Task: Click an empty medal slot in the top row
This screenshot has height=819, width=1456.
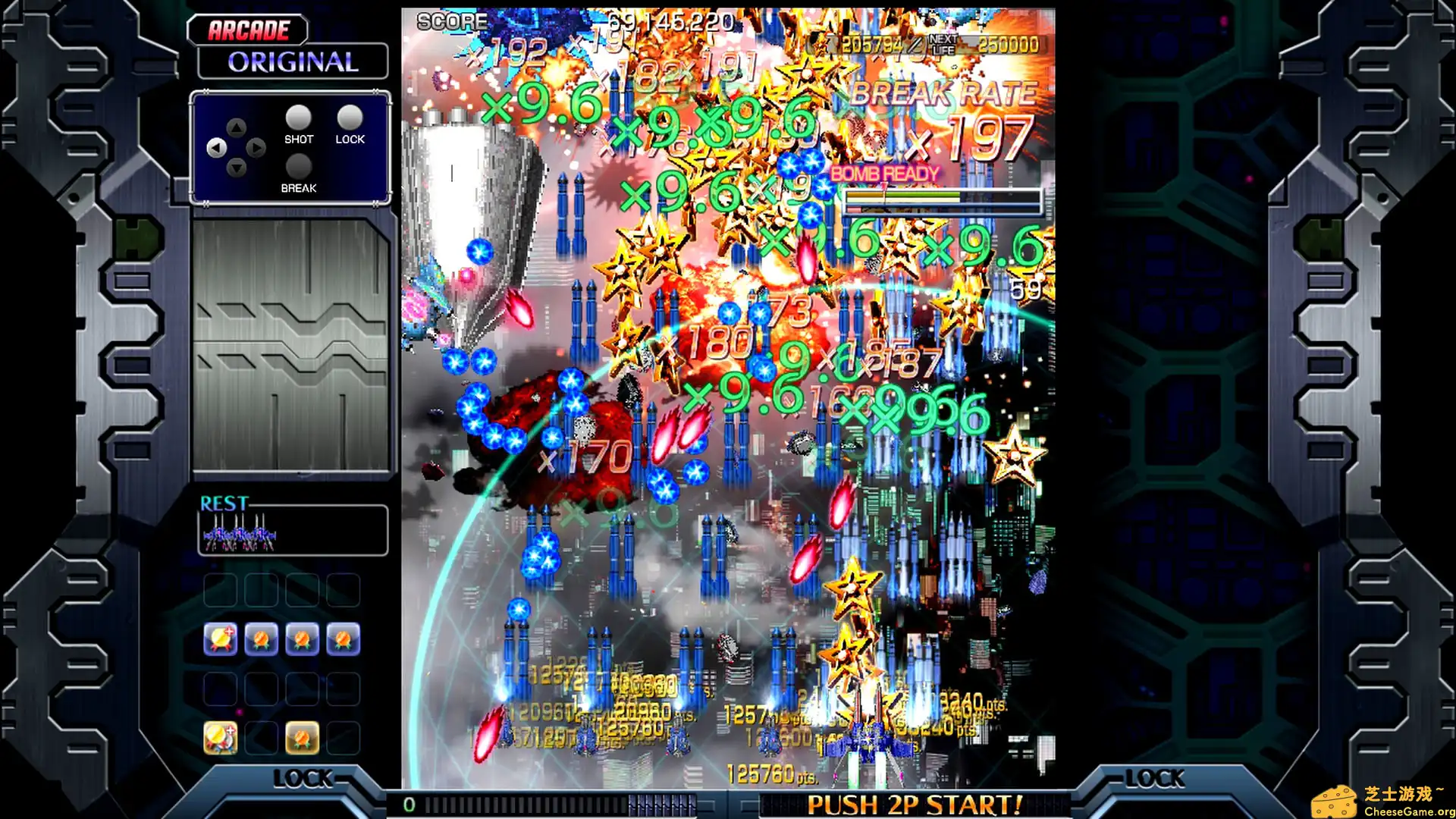Action: pos(220,590)
